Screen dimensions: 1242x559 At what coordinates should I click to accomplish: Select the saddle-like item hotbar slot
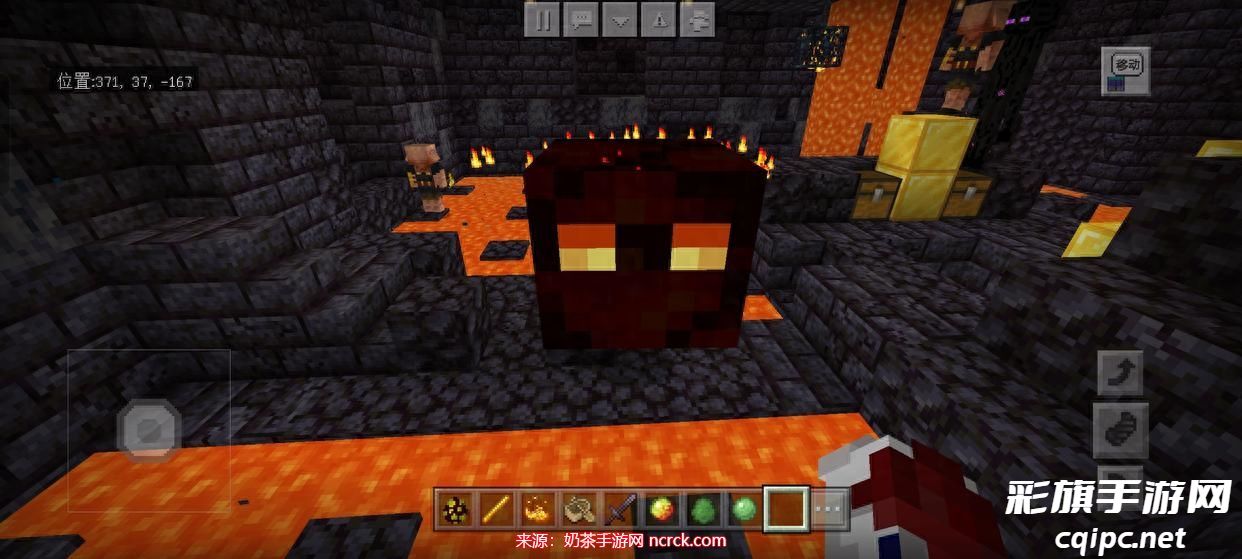click(579, 510)
